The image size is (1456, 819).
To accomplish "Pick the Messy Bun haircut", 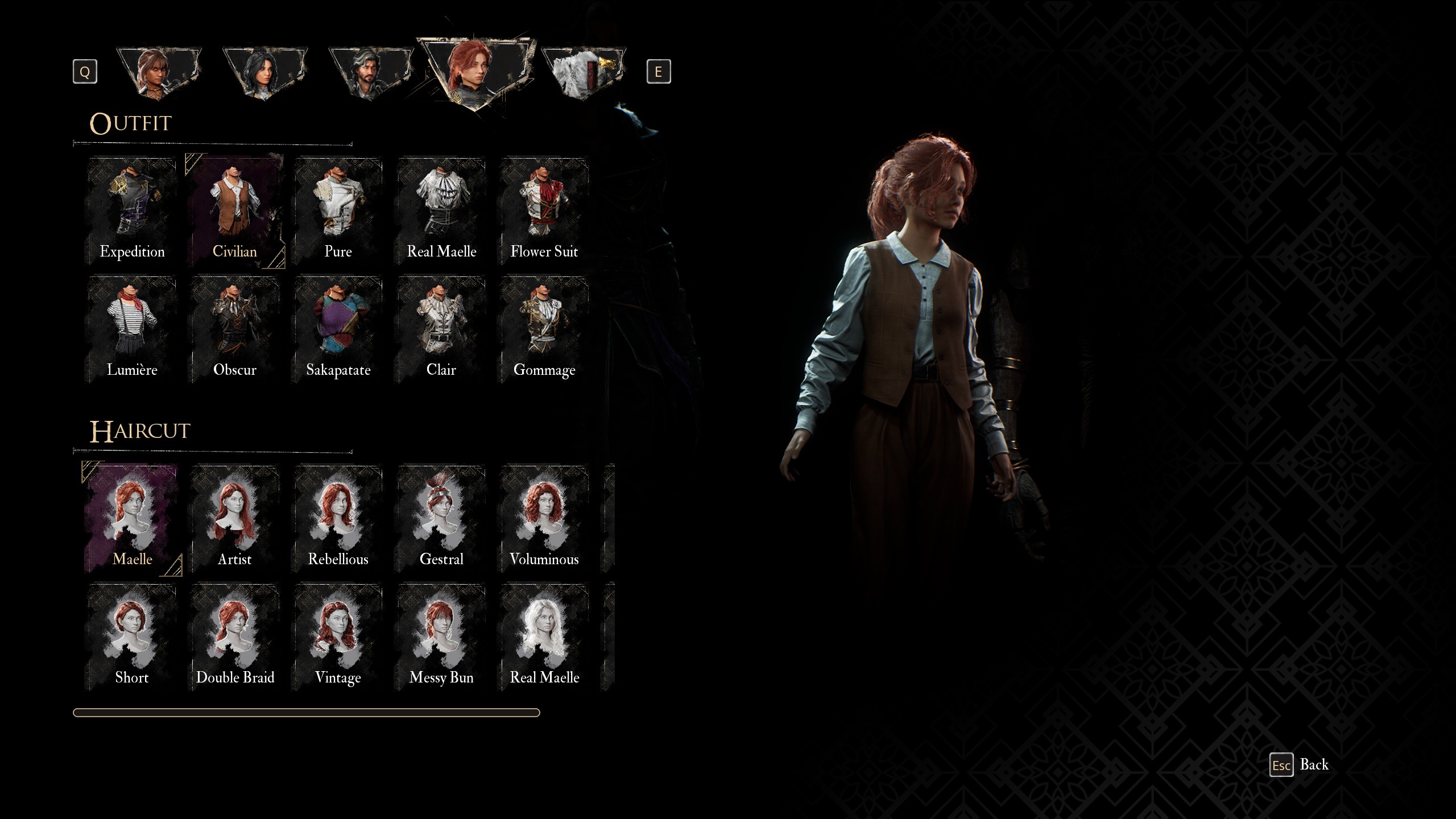I will 441,636.
